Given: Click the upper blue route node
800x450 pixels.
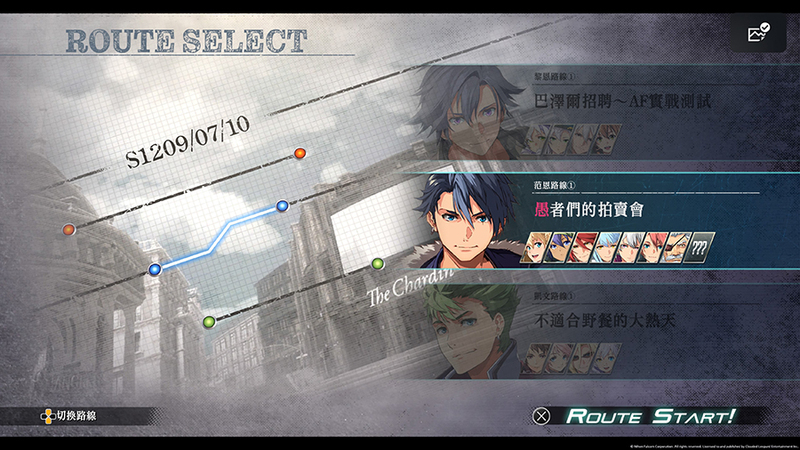Looking at the screenshot, I should click(x=283, y=206).
